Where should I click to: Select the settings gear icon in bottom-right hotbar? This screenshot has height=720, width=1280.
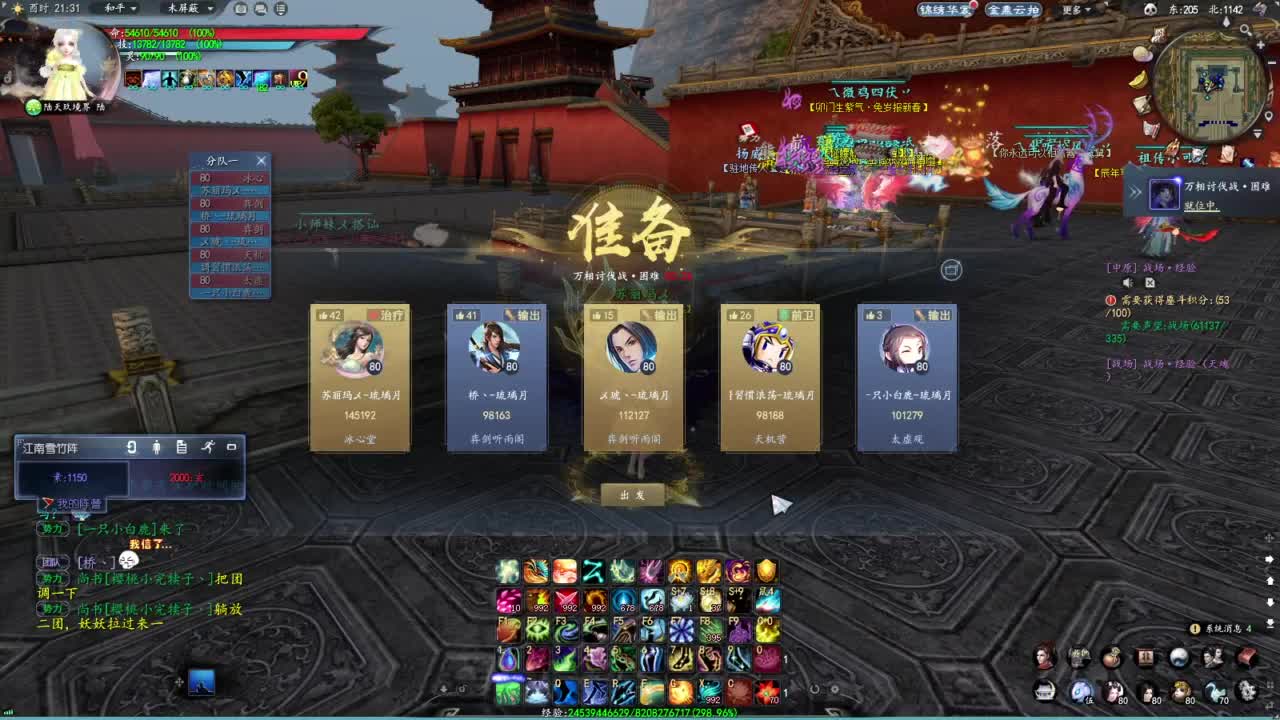pos(1247,691)
